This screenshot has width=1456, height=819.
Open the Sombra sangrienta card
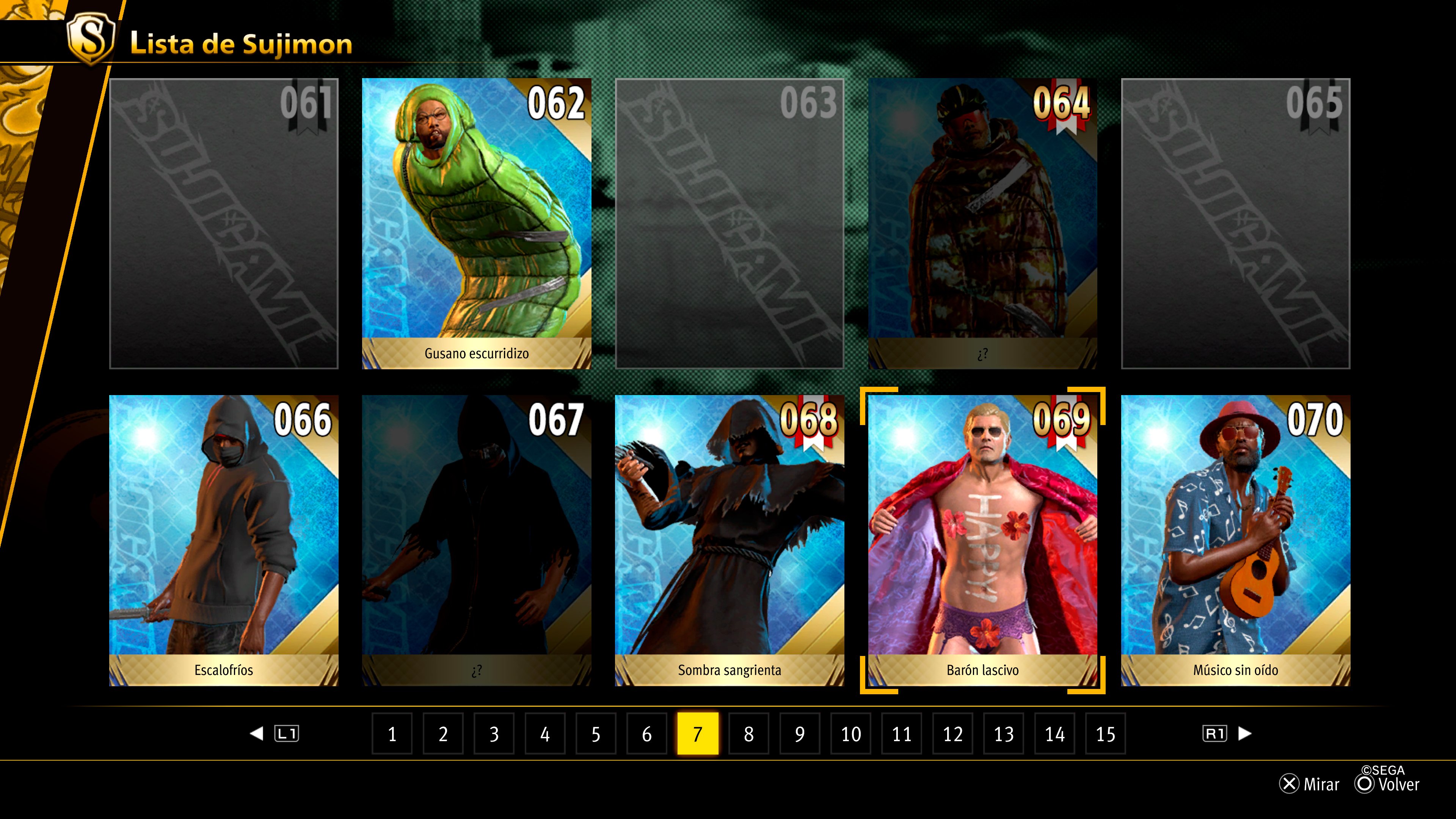(729, 540)
